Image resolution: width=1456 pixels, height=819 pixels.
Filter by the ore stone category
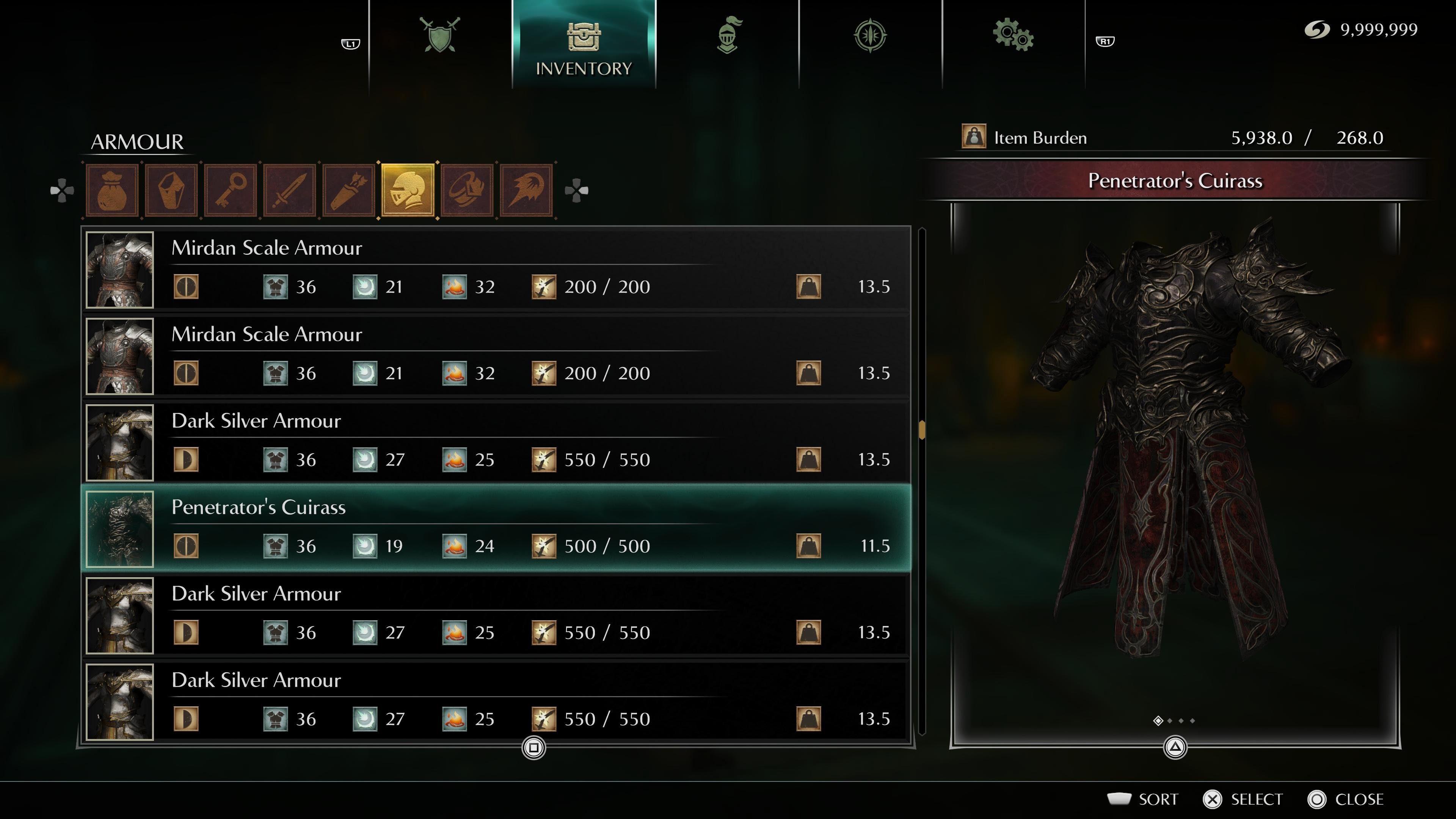coord(171,190)
